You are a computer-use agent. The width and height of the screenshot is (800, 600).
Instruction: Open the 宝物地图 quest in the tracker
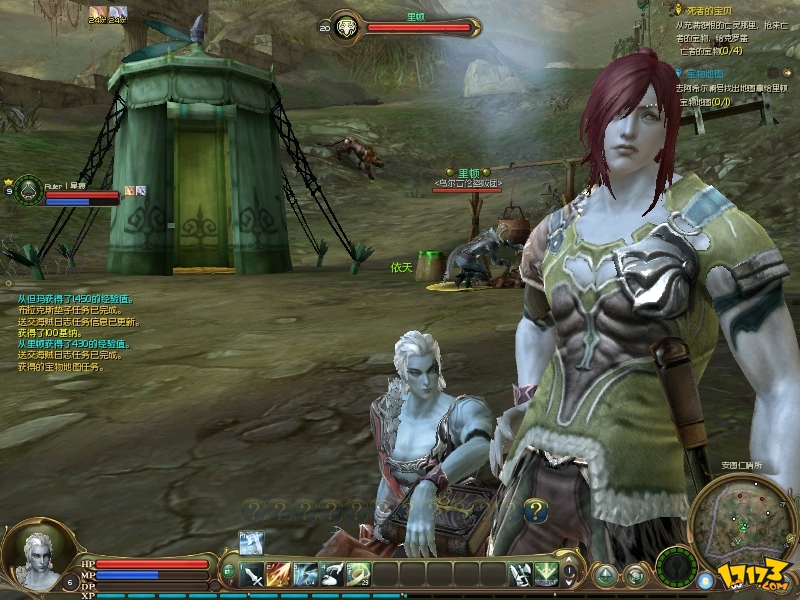coord(711,74)
